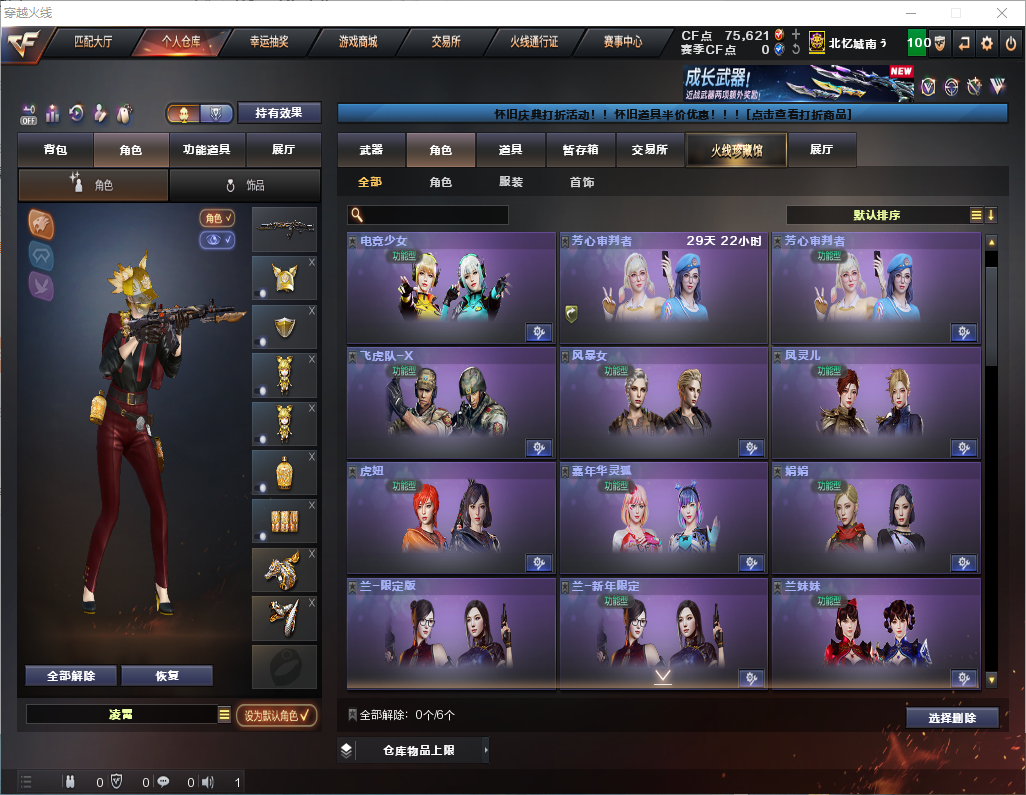Set default character with 设为默认角色
Image resolution: width=1026 pixels, height=795 pixels.
[277, 715]
